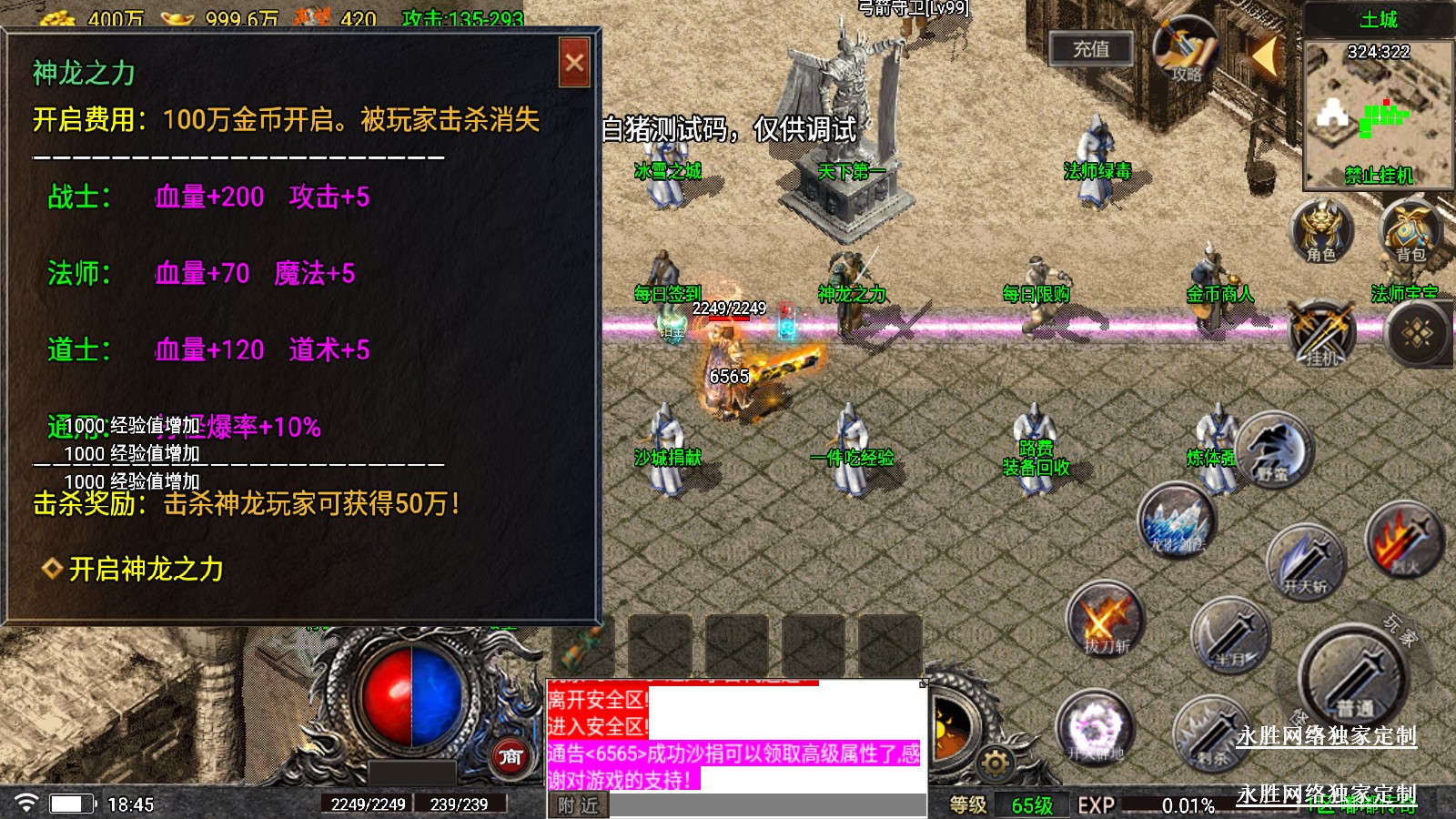This screenshot has width=1456, height=819.
Task: Activate the 烈火 flaming sword skill
Action: click(x=1405, y=541)
